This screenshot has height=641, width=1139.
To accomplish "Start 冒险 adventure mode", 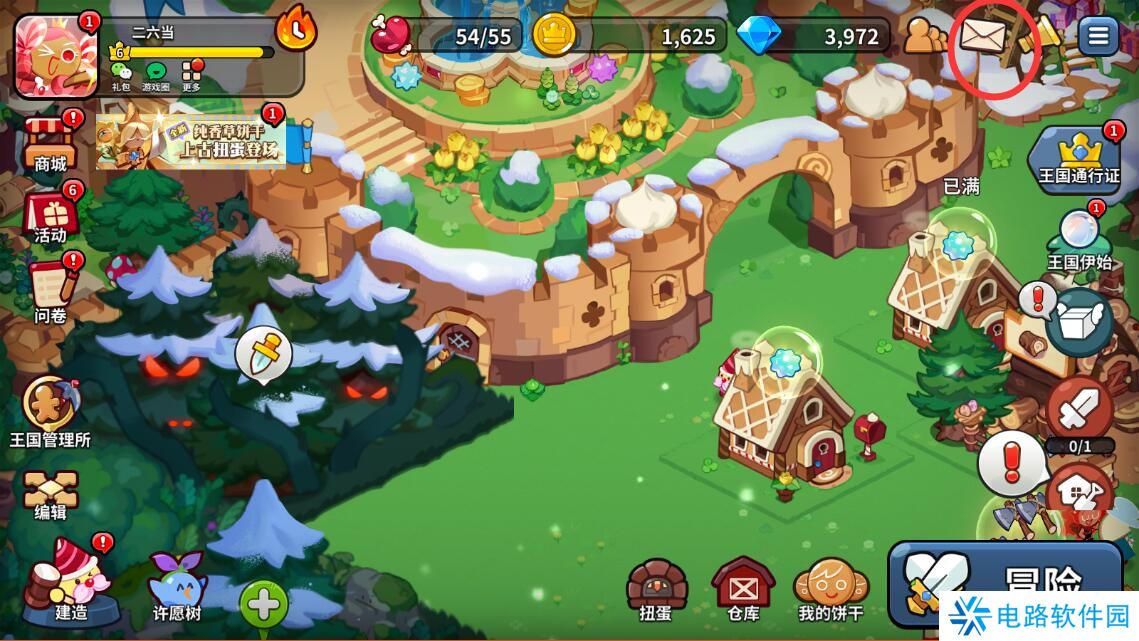I will tap(1005, 580).
